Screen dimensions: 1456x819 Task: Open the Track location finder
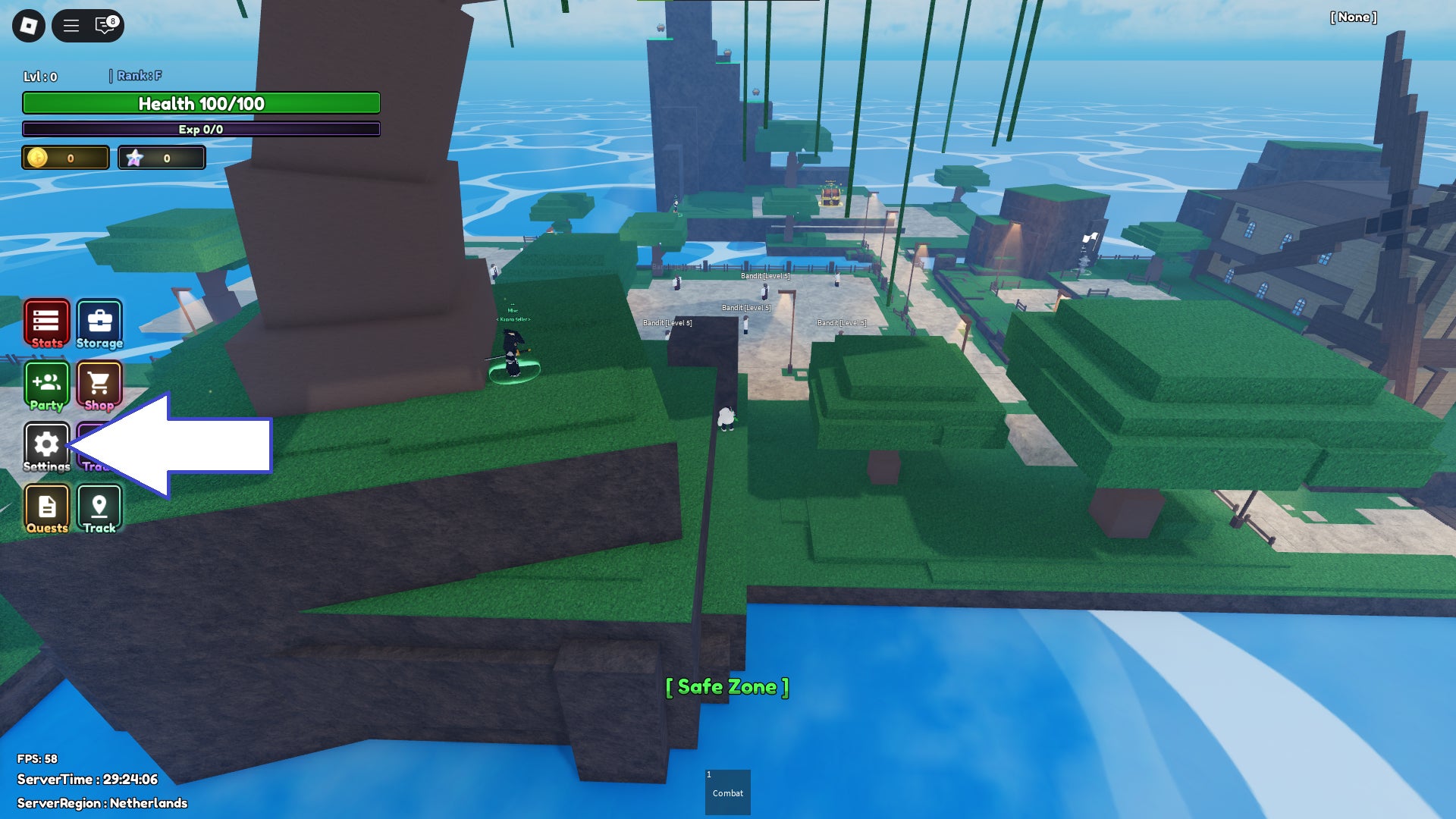(x=99, y=506)
